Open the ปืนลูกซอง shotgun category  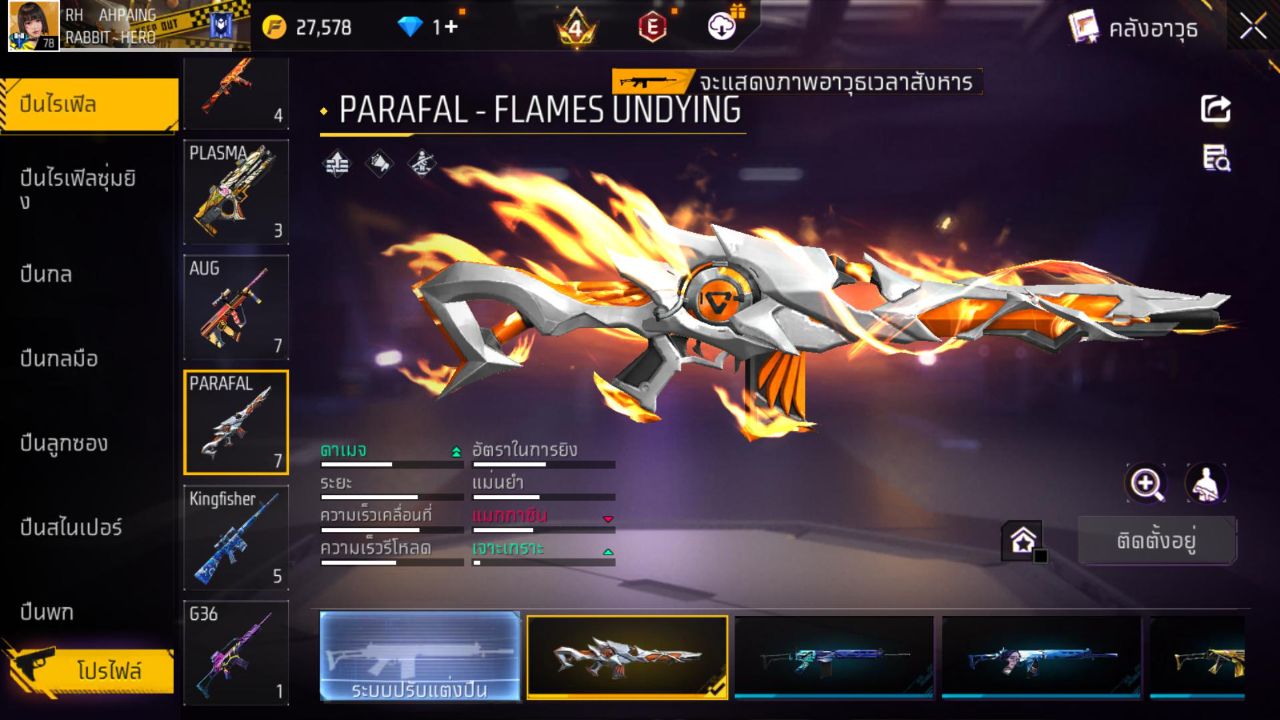[65, 443]
